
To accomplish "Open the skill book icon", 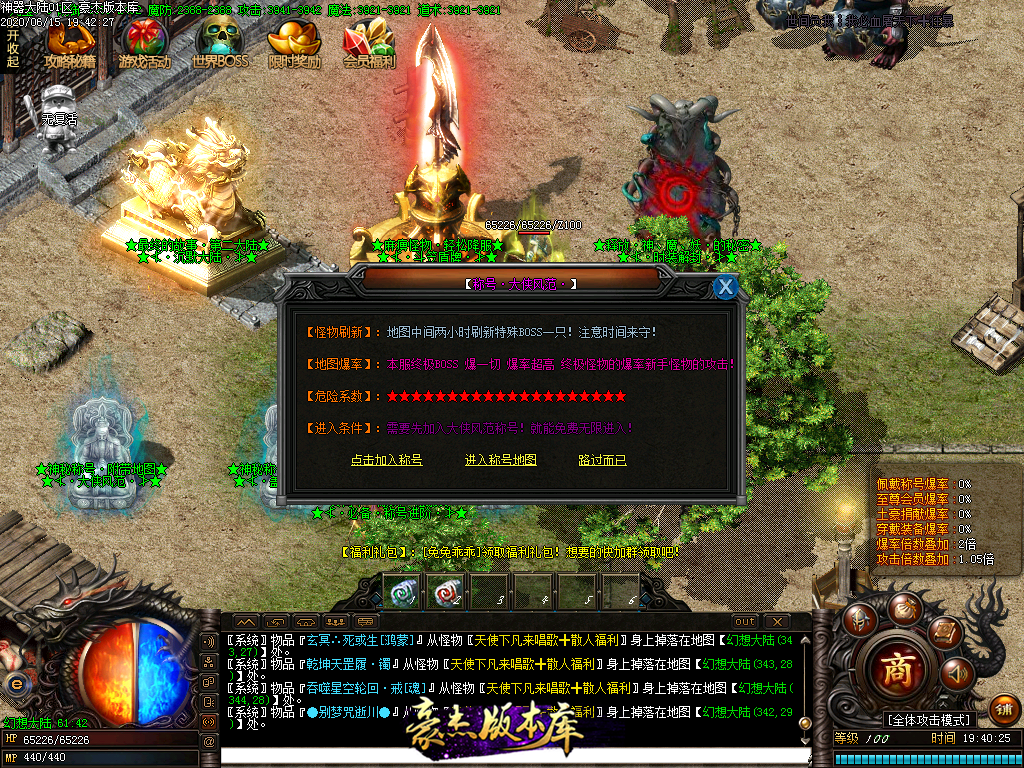I will (x=944, y=631).
